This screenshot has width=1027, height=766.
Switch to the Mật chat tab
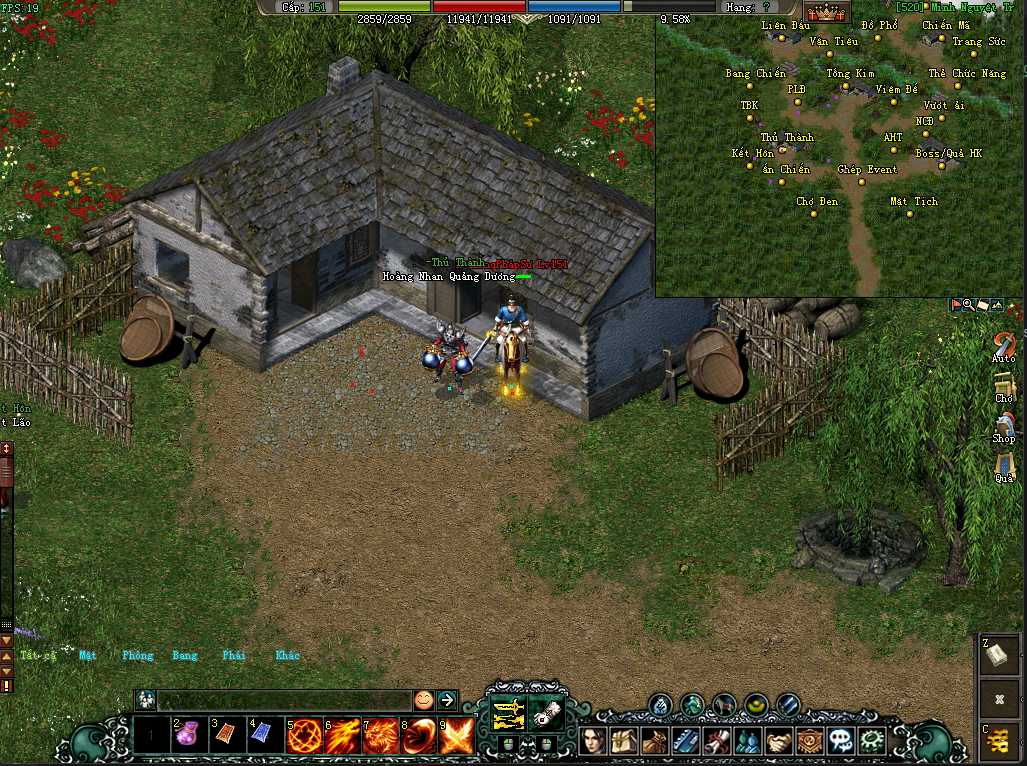click(88, 656)
